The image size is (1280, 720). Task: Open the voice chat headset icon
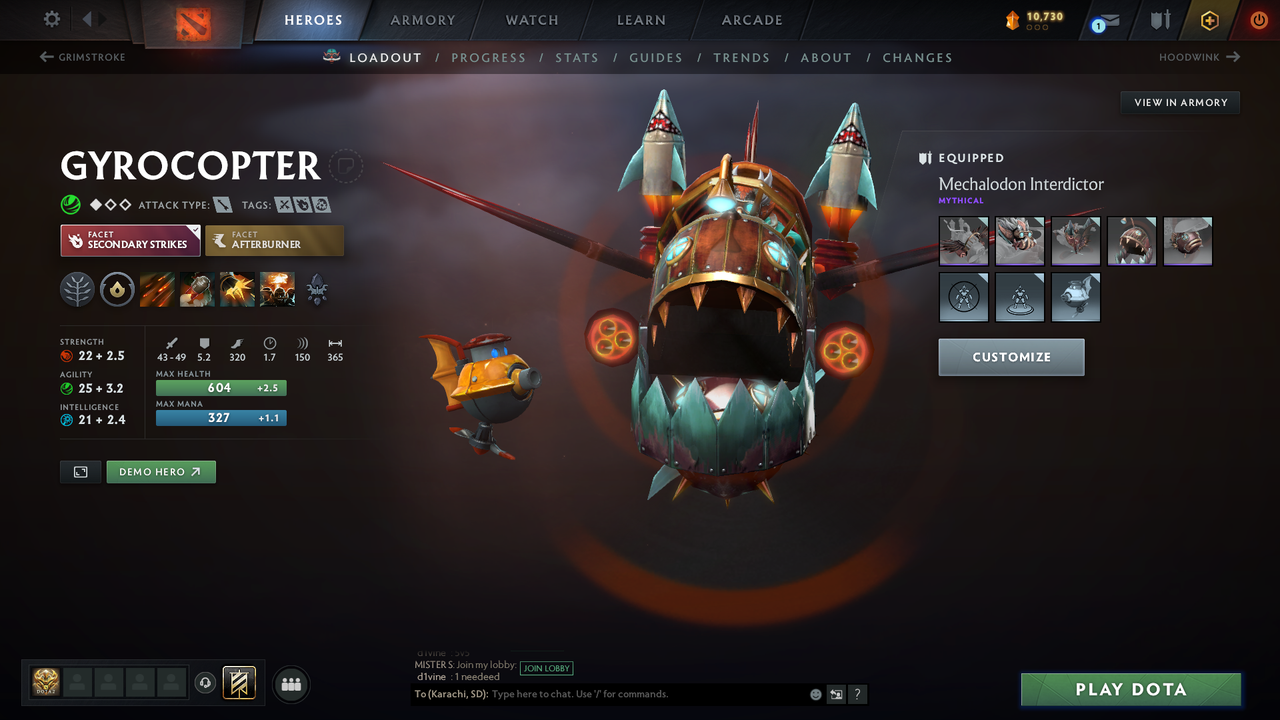207,683
